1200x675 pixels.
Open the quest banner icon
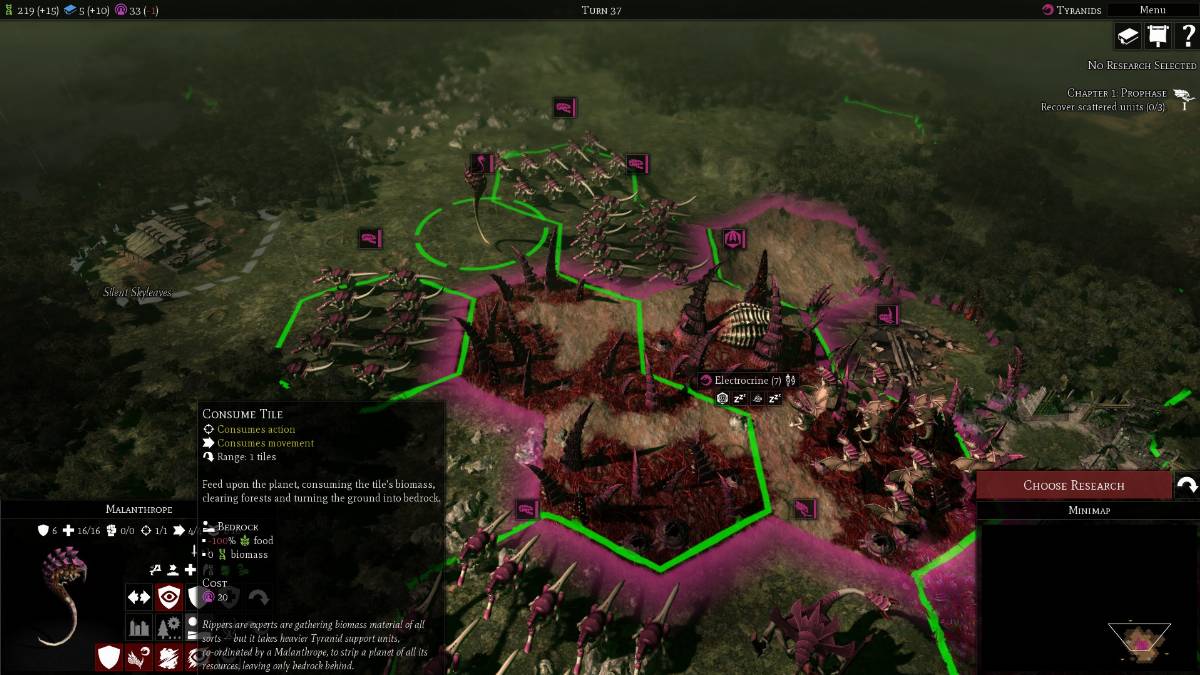point(1157,36)
